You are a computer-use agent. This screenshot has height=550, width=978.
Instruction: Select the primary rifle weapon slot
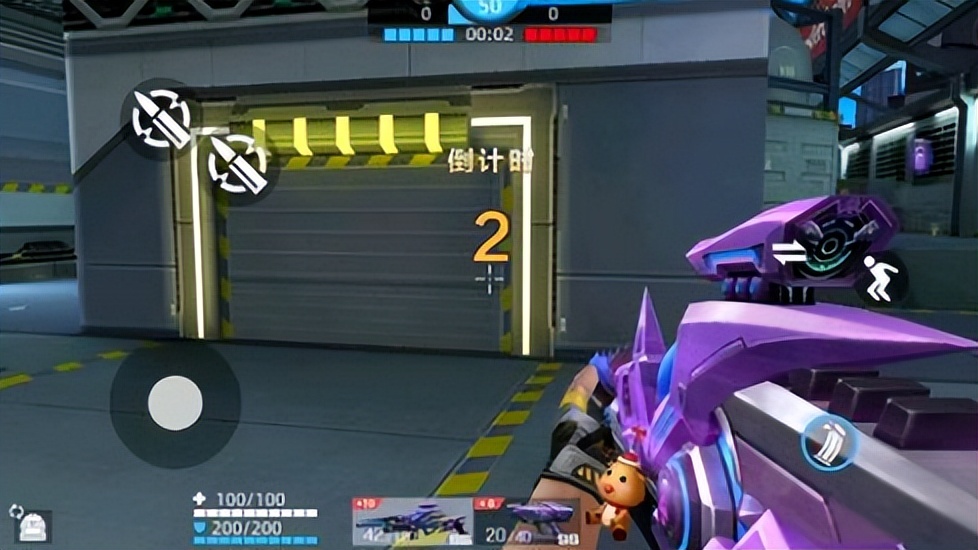pos(412,521)
